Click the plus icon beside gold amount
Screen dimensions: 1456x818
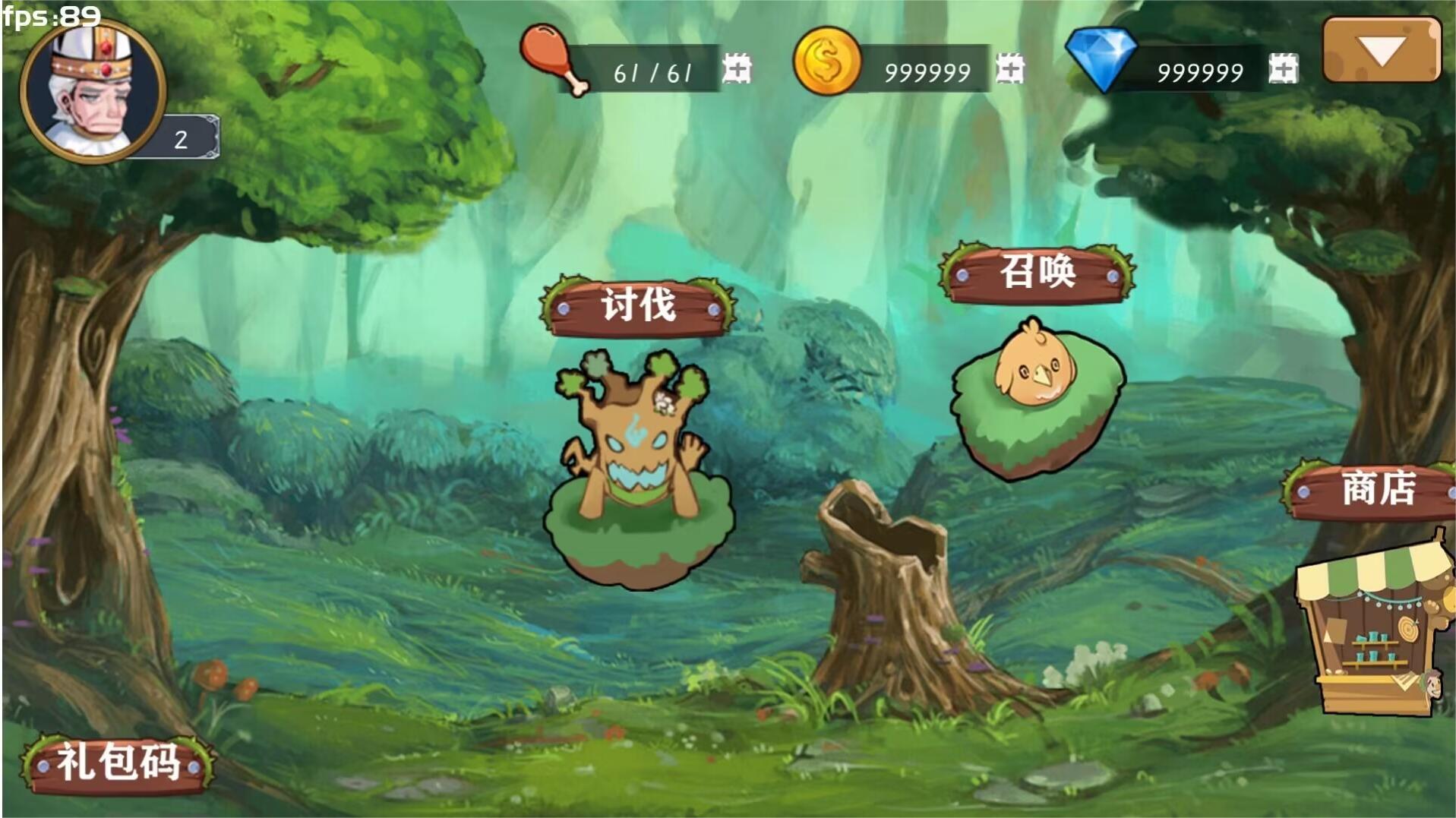click(1010, 69)
